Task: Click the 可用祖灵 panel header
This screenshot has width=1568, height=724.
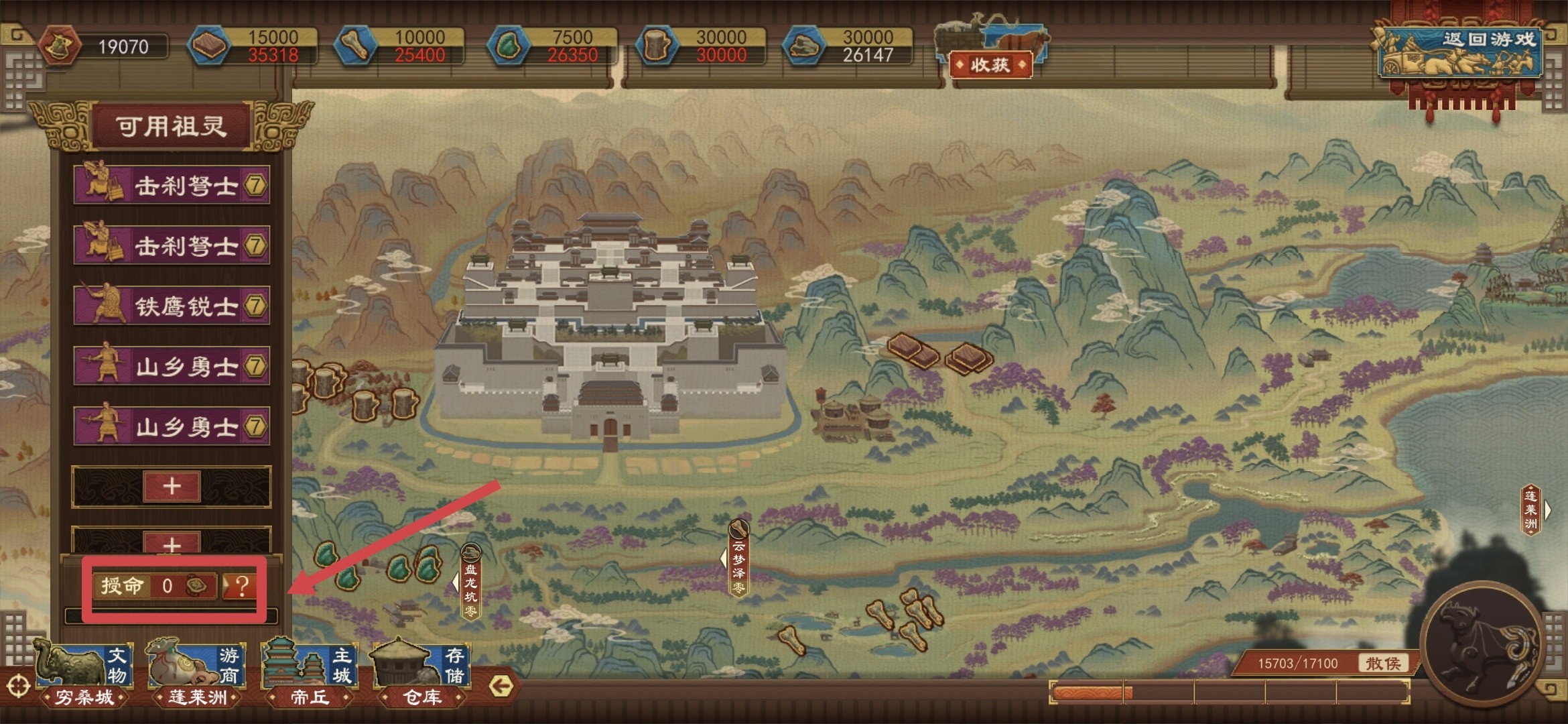Action: coord(172,126)
